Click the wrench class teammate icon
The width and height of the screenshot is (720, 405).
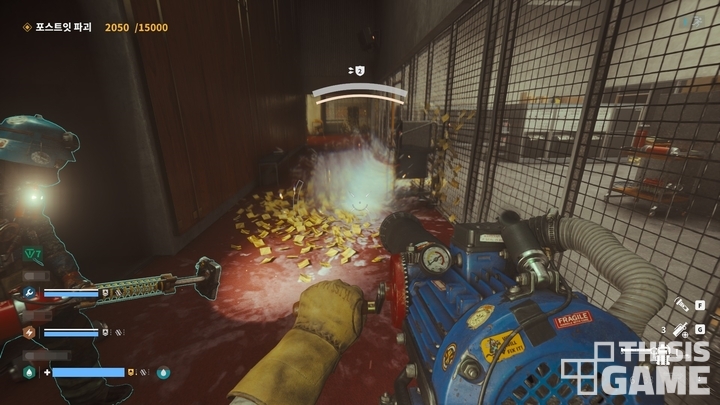coord(29,294)
